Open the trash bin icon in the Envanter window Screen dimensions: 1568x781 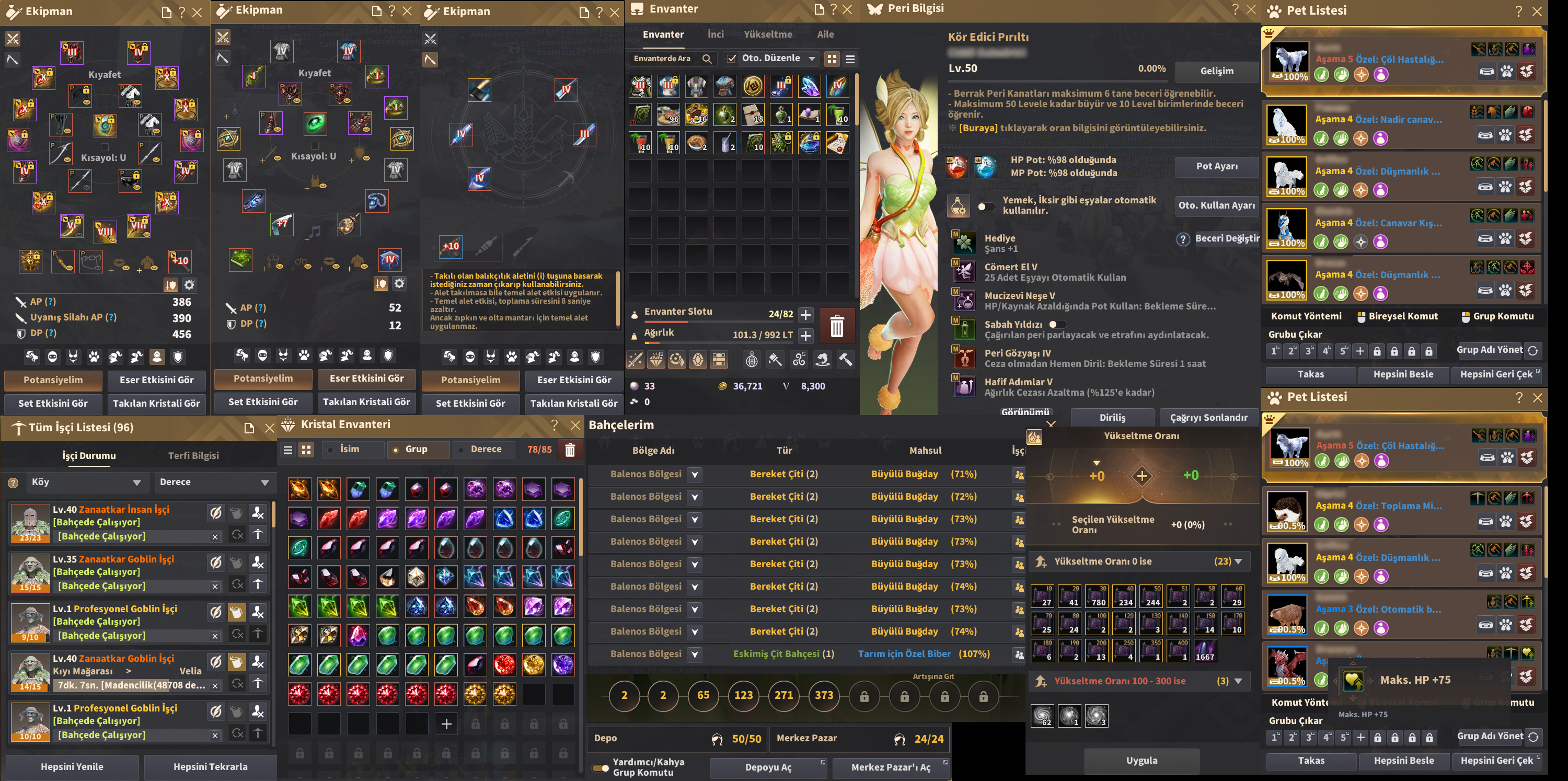point(837,326)
